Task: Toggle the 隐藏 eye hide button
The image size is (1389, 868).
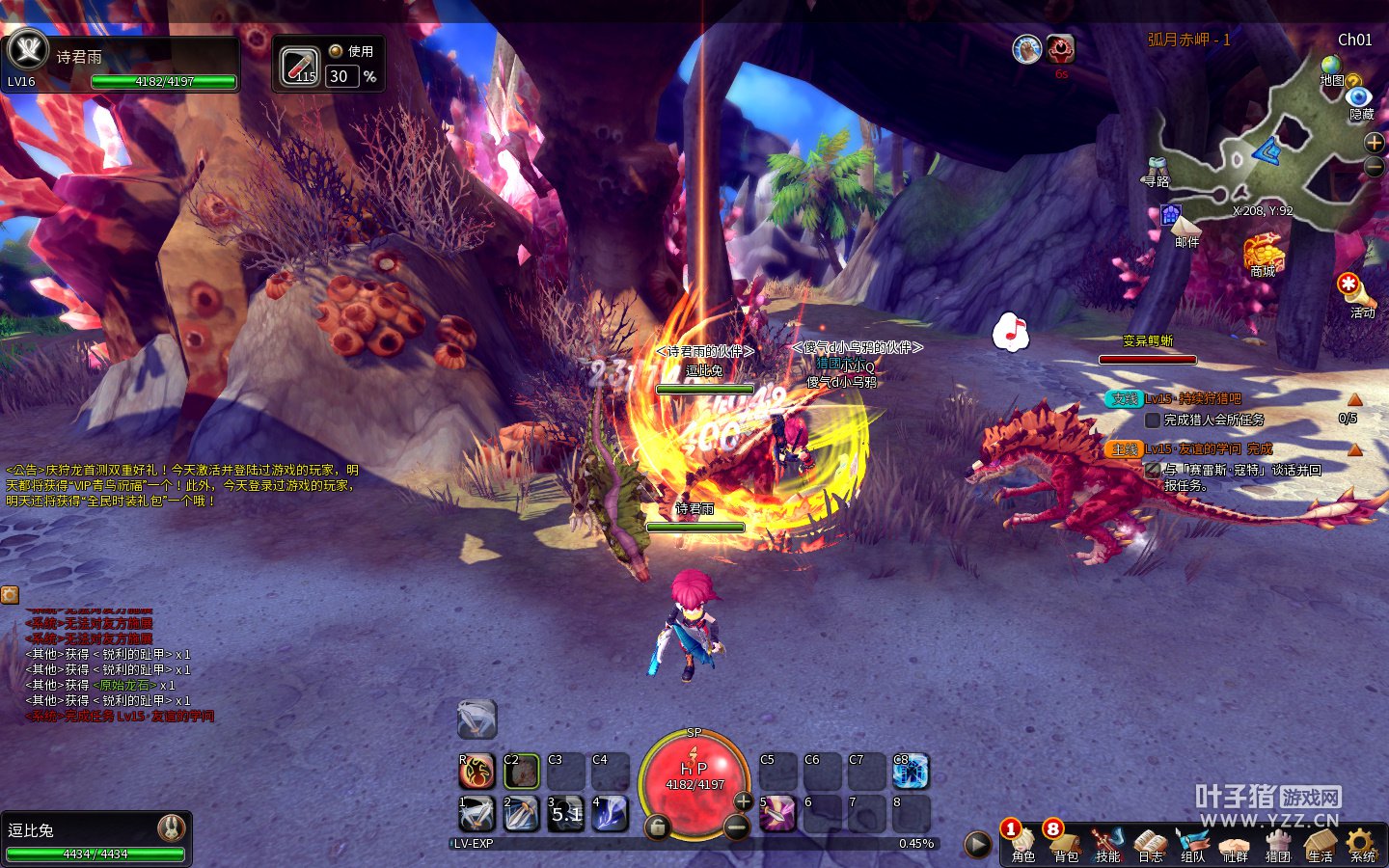Action: pyautogui.click(x=1359, y=97)
